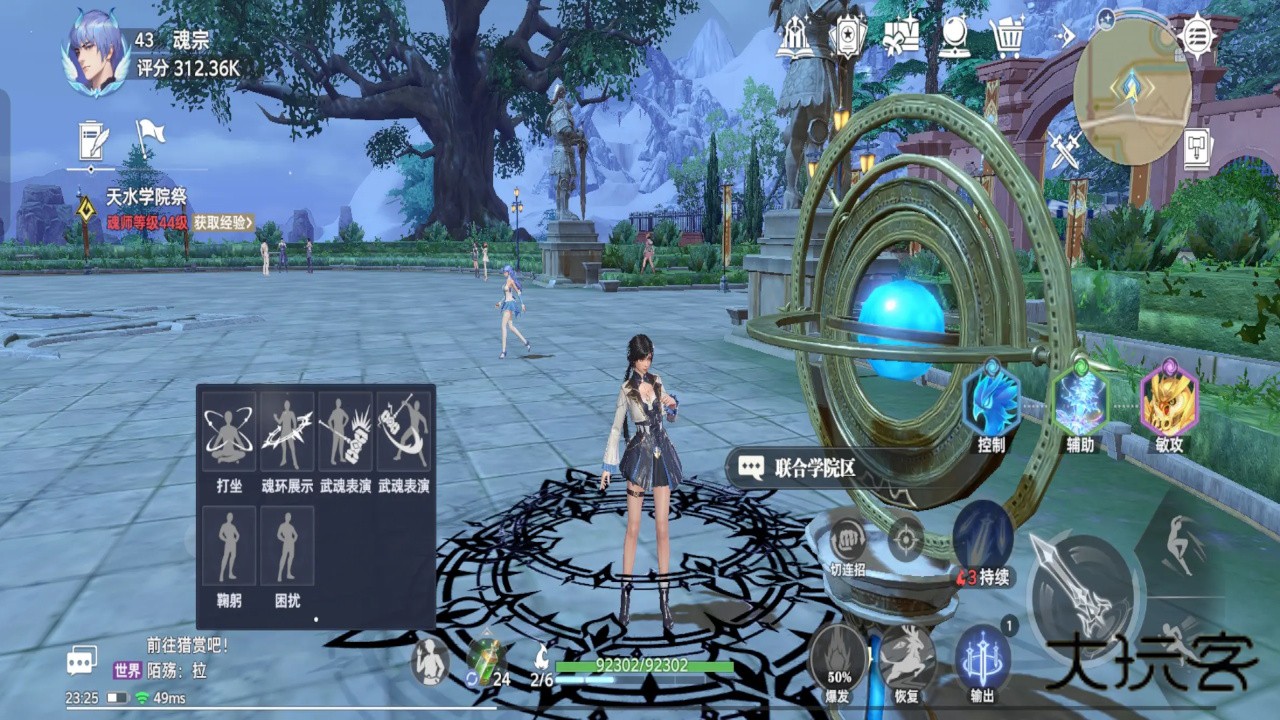Select the 打坐 meditation emote

click(x=229, y=432)
